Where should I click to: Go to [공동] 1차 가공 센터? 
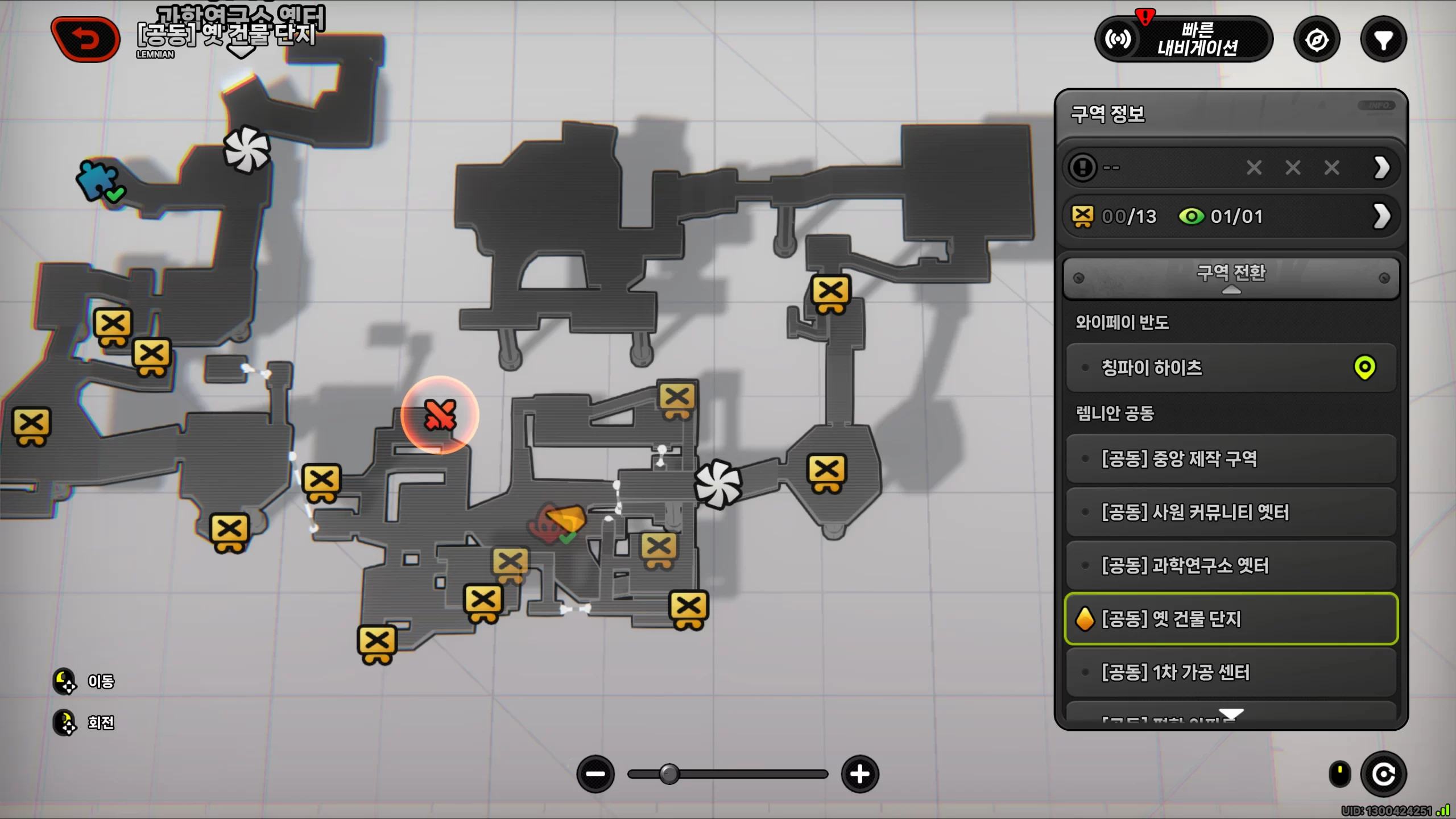pyautogui.click(x=1231, y=672)
